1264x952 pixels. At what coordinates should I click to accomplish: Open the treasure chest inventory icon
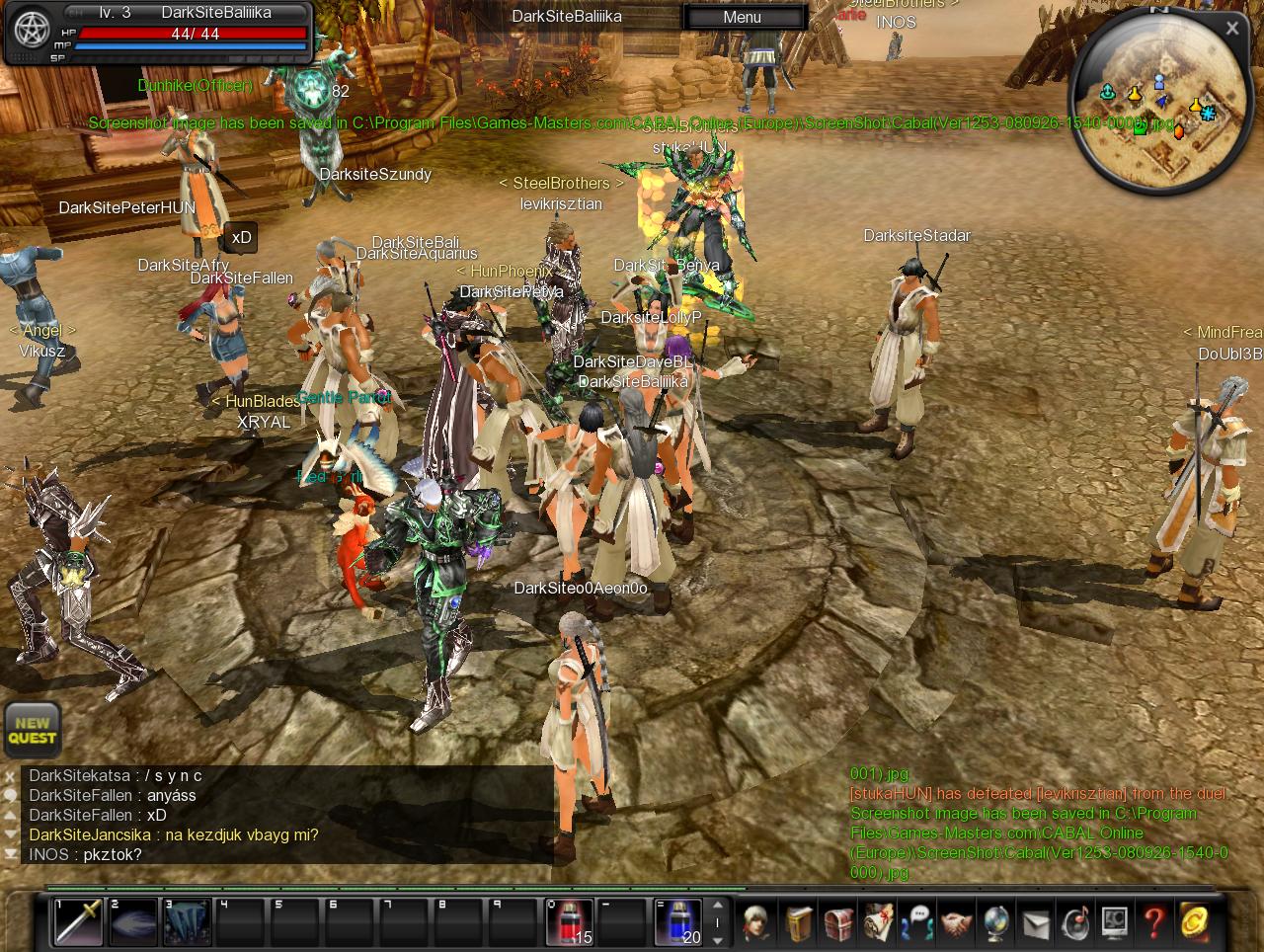[838, 923]
